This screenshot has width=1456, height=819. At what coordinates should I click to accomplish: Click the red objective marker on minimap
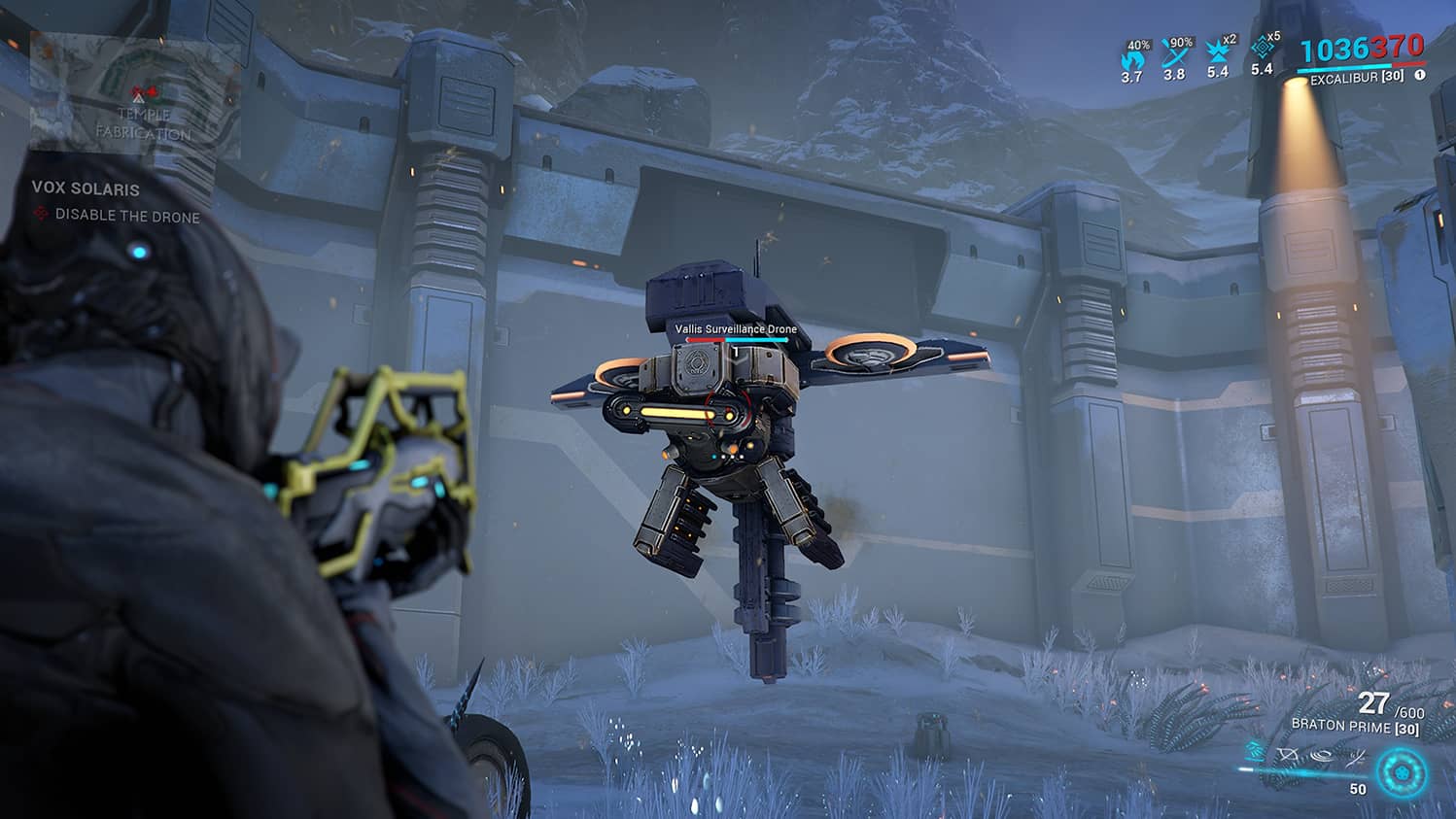pyautogui.click(x=145, y=94)
